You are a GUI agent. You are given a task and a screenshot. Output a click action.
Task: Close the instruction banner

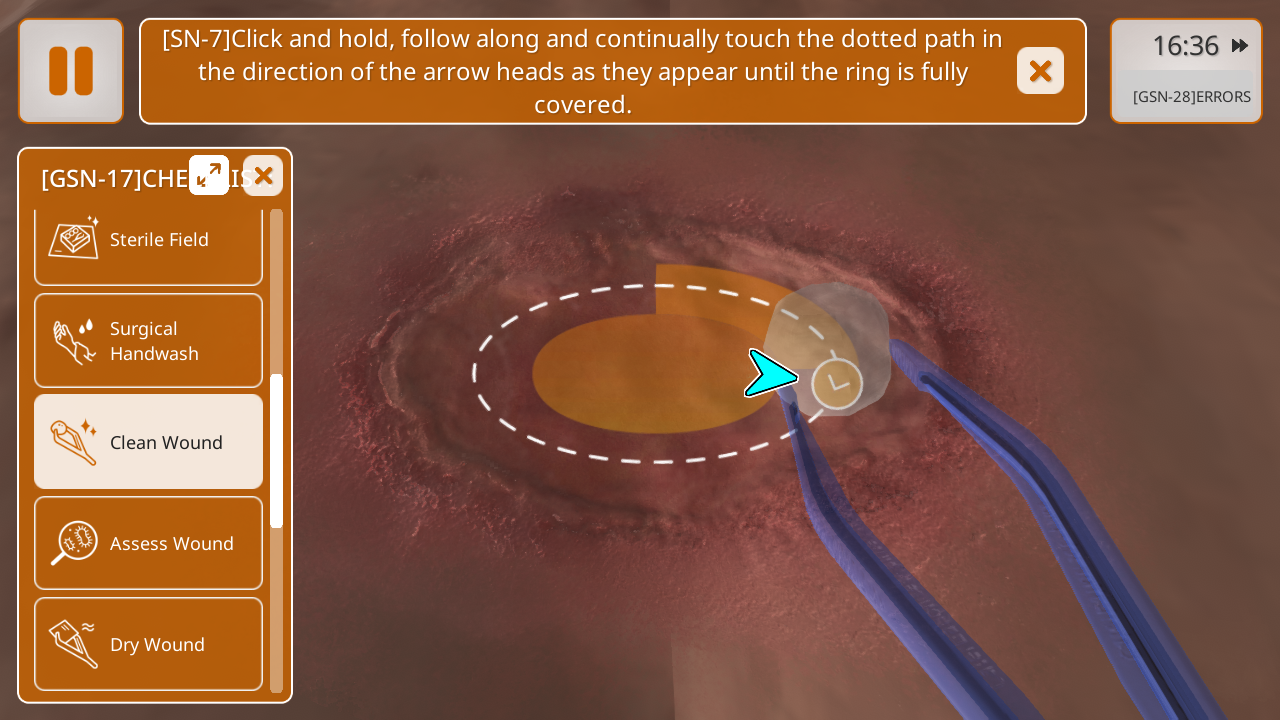pos(1040,71)
